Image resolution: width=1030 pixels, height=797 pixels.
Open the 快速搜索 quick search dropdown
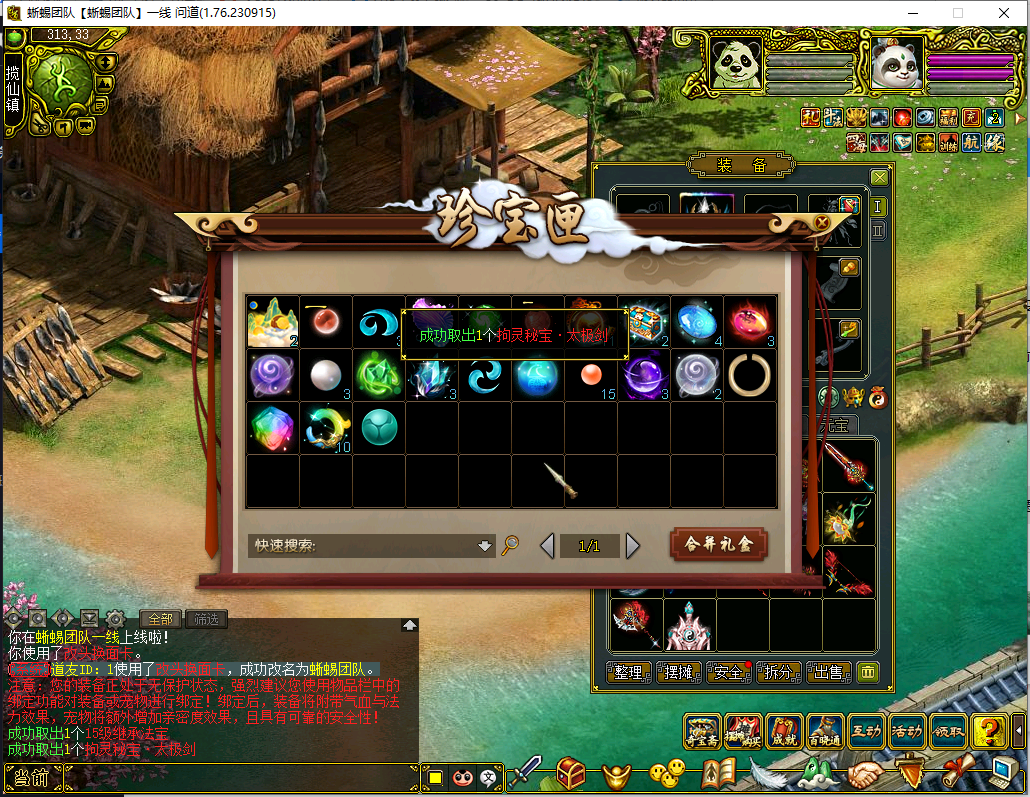[485, 546]
